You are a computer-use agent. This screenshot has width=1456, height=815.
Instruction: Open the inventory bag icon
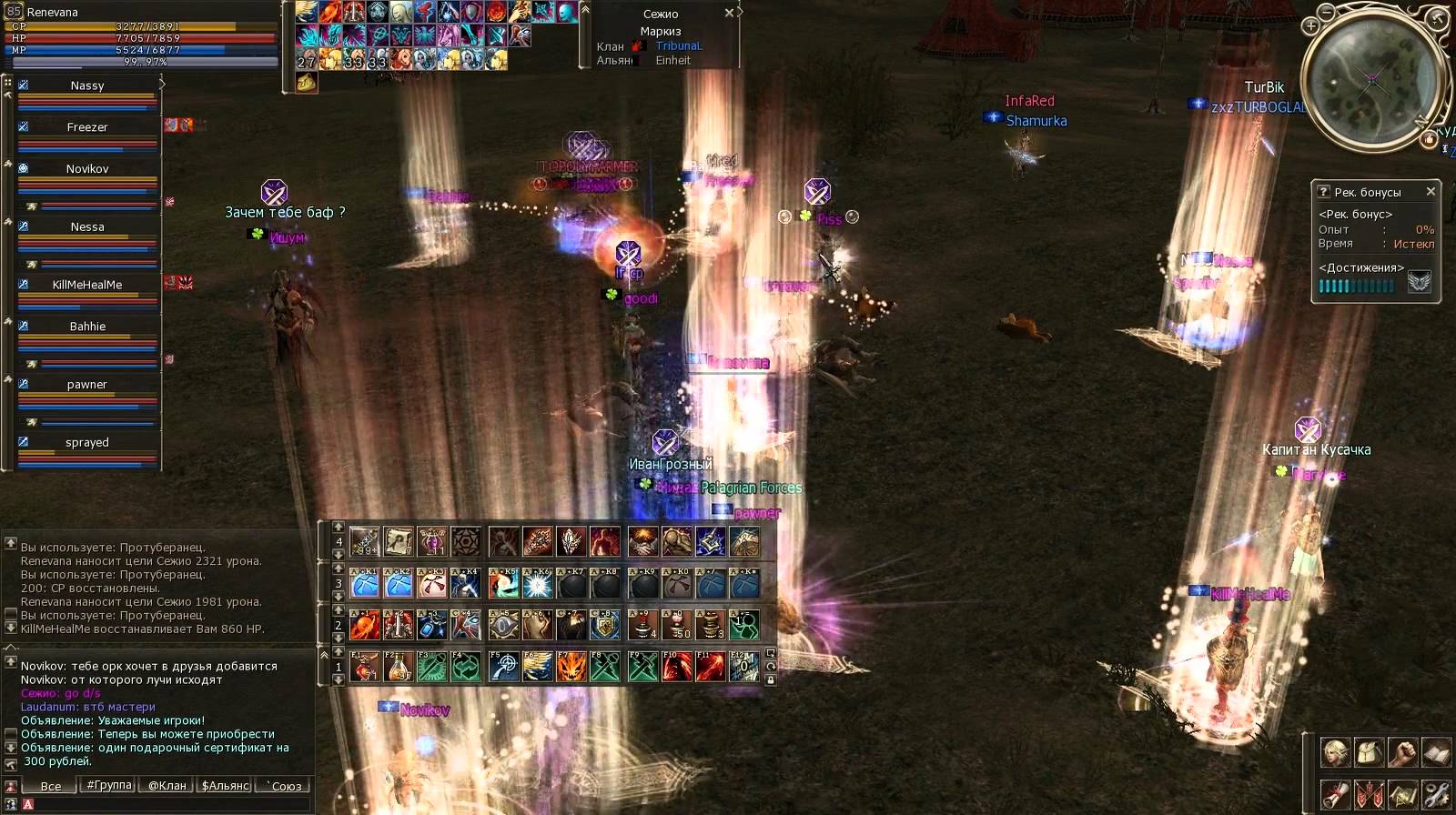[1369, 753]
